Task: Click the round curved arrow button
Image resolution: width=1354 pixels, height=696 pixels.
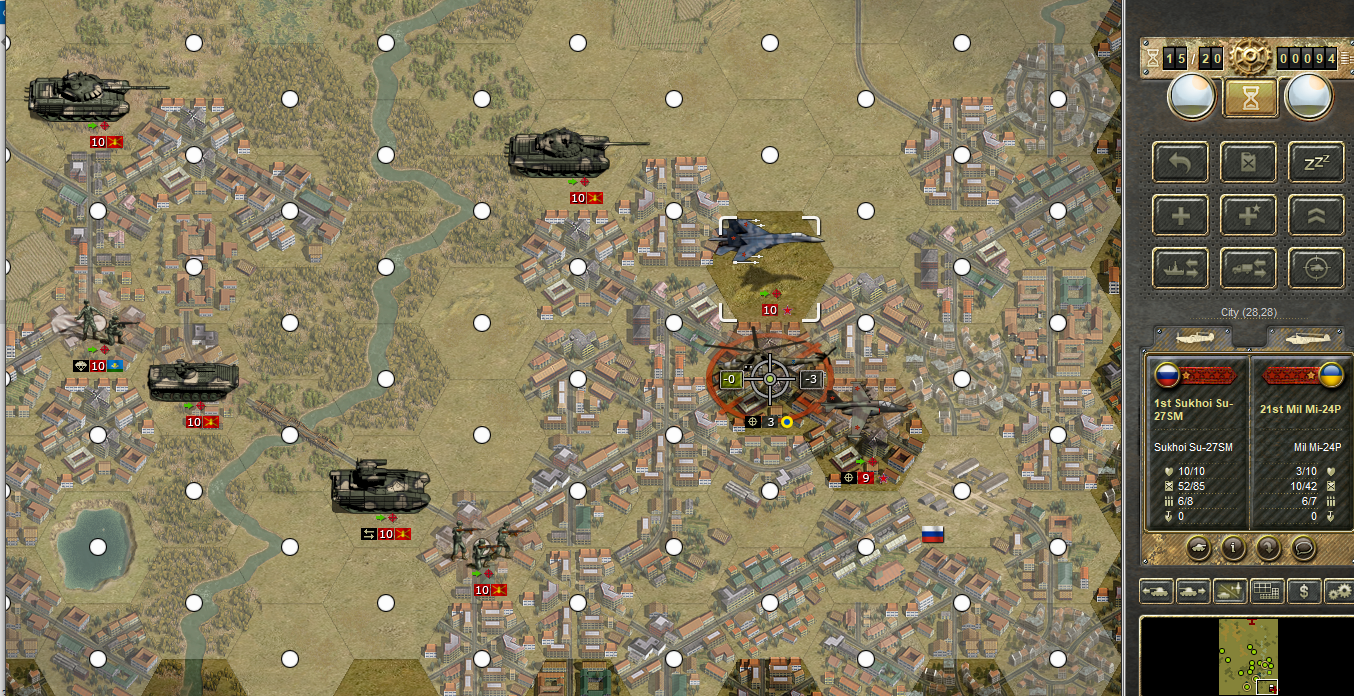Action: click(1268, 547)
